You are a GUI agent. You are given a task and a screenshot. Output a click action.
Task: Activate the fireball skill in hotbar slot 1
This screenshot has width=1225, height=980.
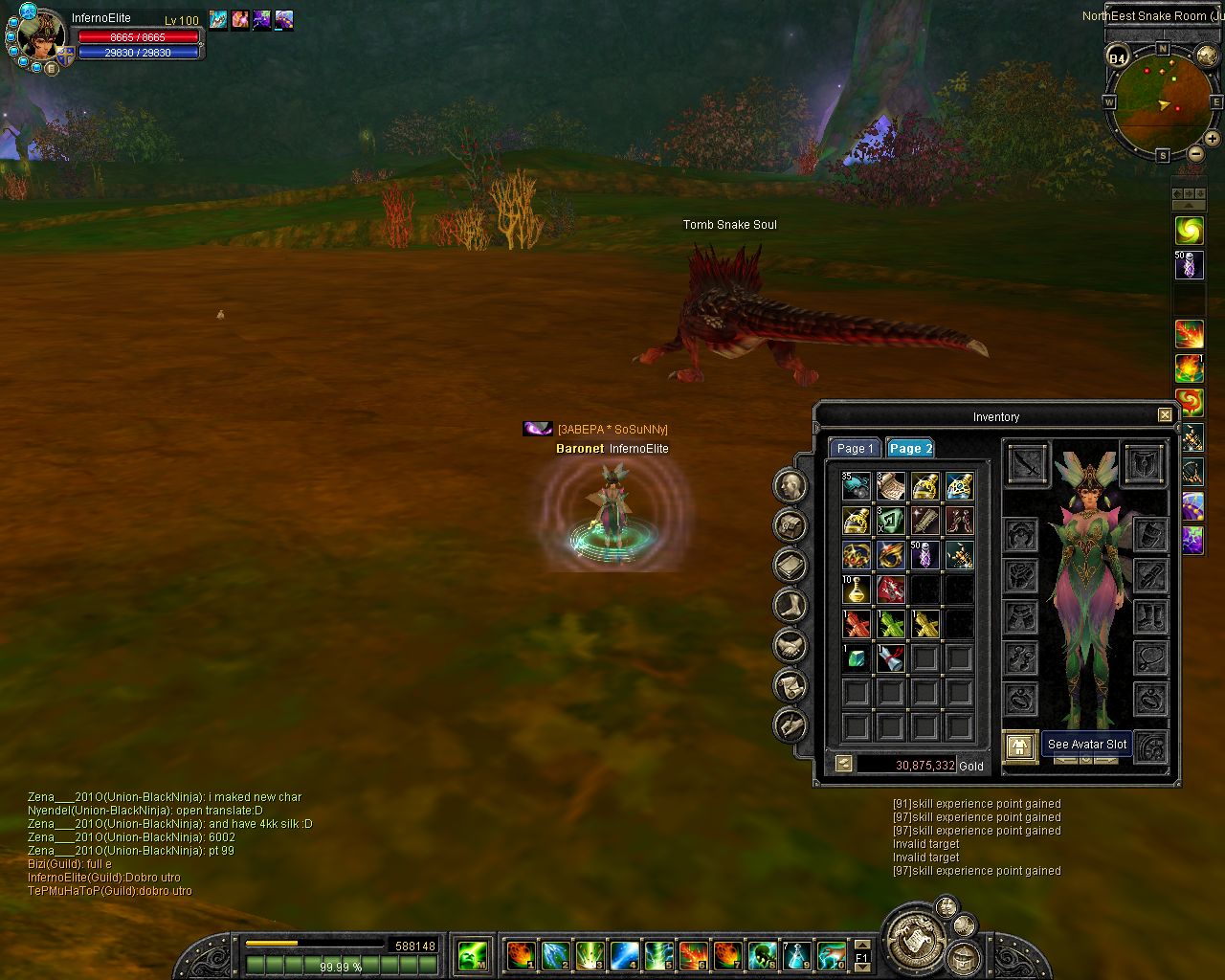click(x=521, y=954)
